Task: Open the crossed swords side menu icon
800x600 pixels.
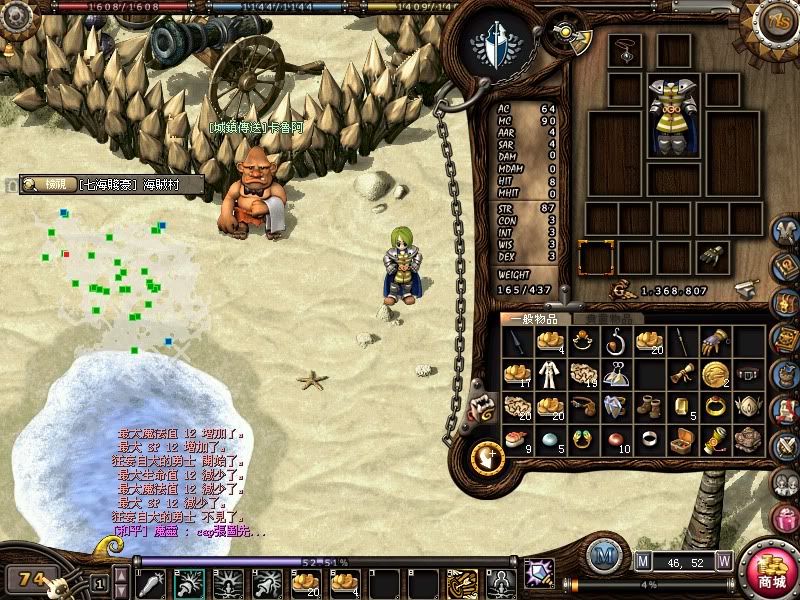Action: click(x=785, y=443)
